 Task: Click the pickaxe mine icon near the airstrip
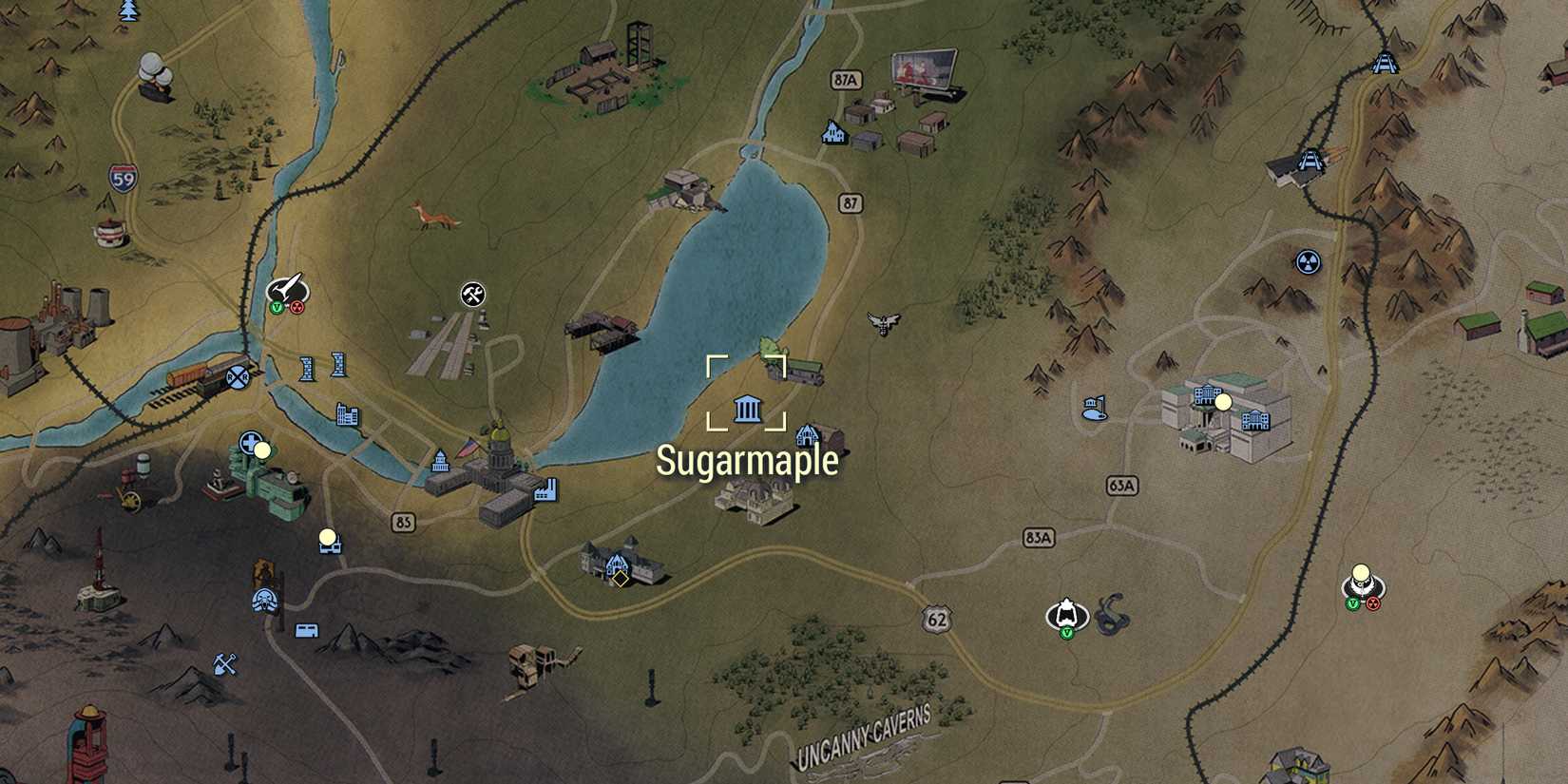[x=470, y=295]
